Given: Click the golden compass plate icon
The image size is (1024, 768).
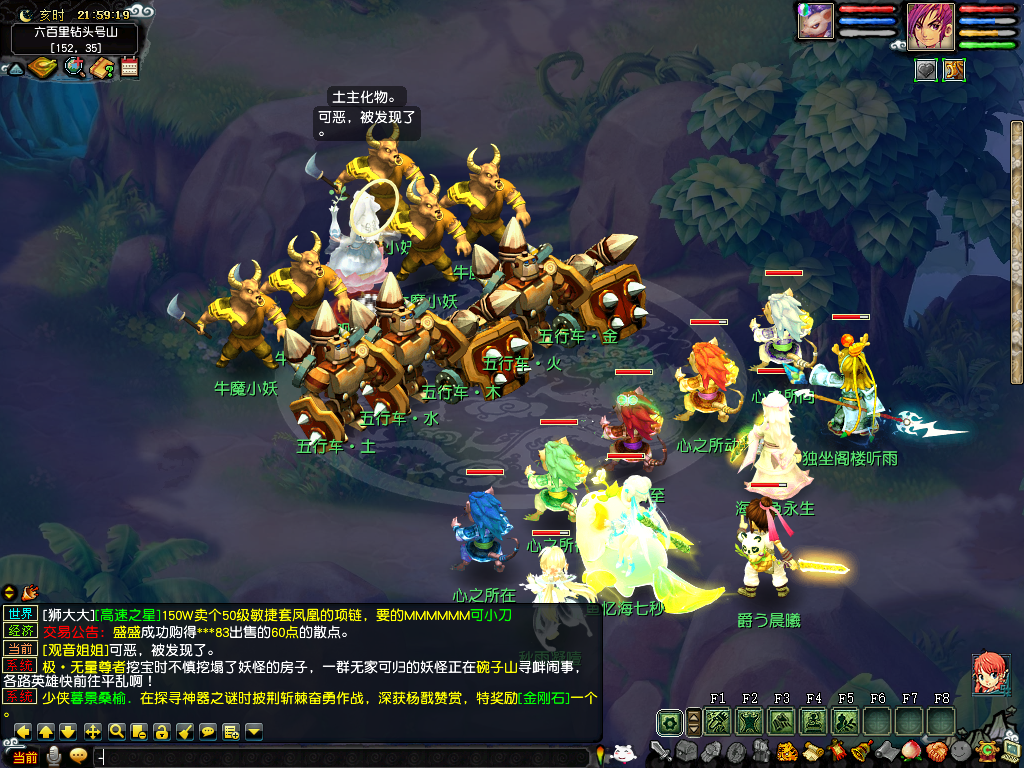Looking at the screenshot, I should [x=44, y=68].
